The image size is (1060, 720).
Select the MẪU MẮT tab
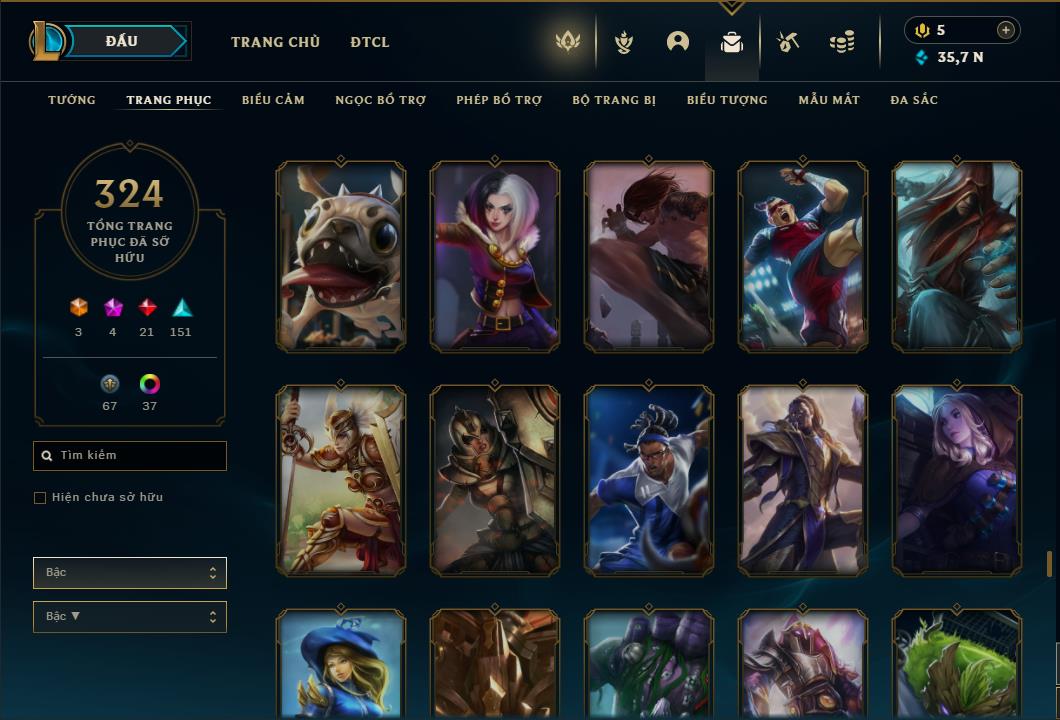point(829,100)
